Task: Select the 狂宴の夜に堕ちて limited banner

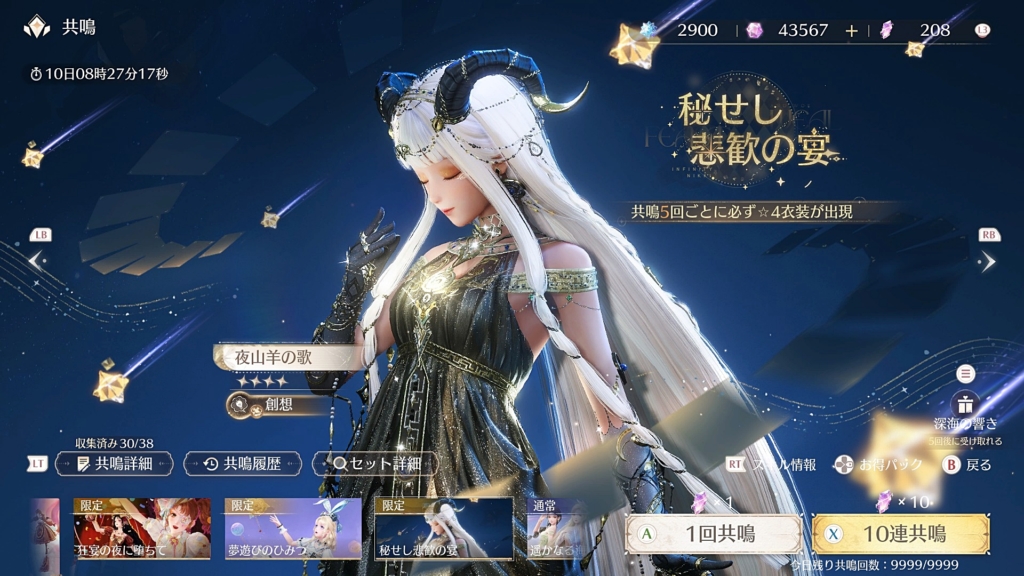Action: (142, 528)
